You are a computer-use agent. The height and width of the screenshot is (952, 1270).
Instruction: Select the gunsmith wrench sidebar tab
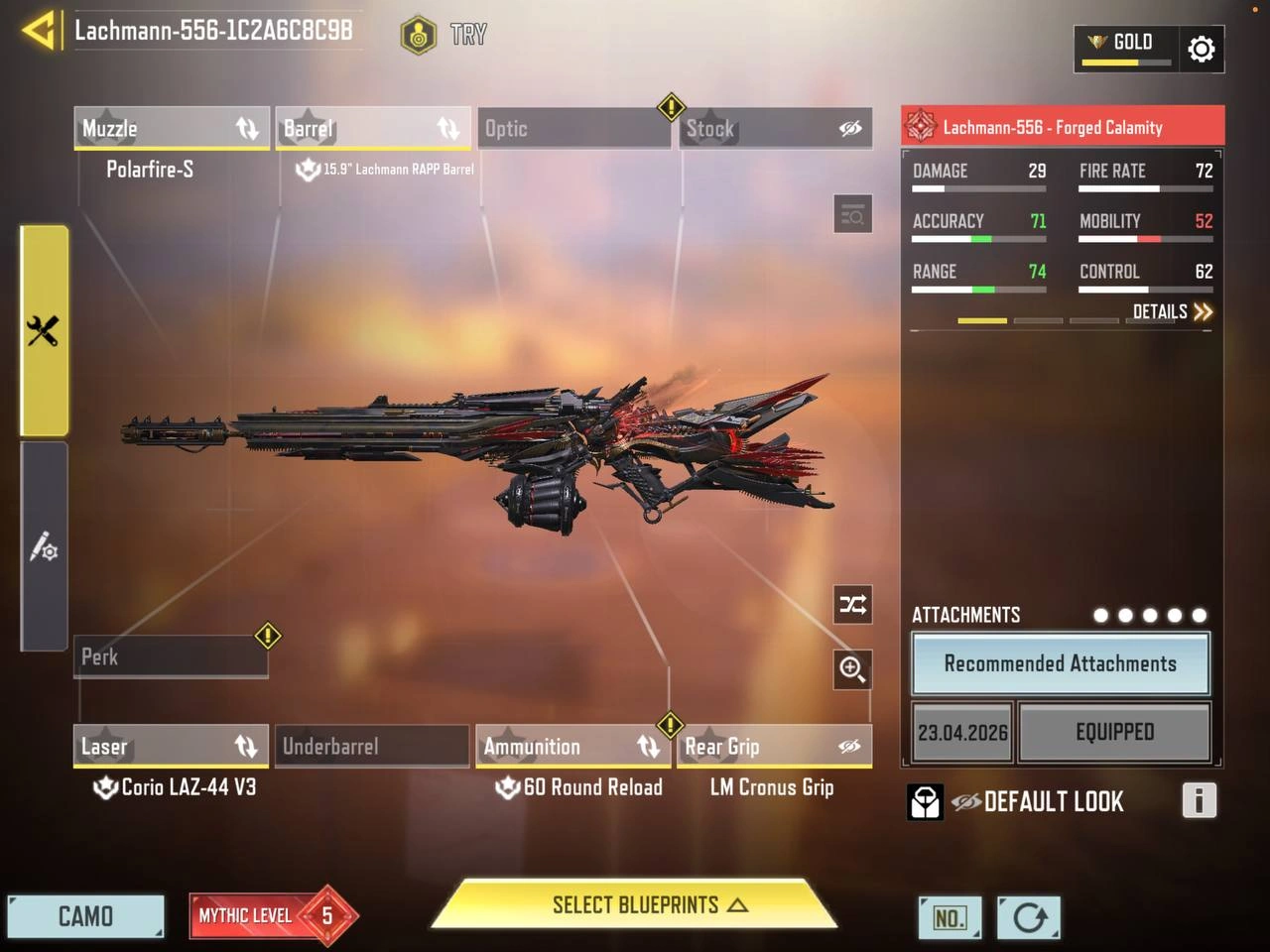point(44,327)
